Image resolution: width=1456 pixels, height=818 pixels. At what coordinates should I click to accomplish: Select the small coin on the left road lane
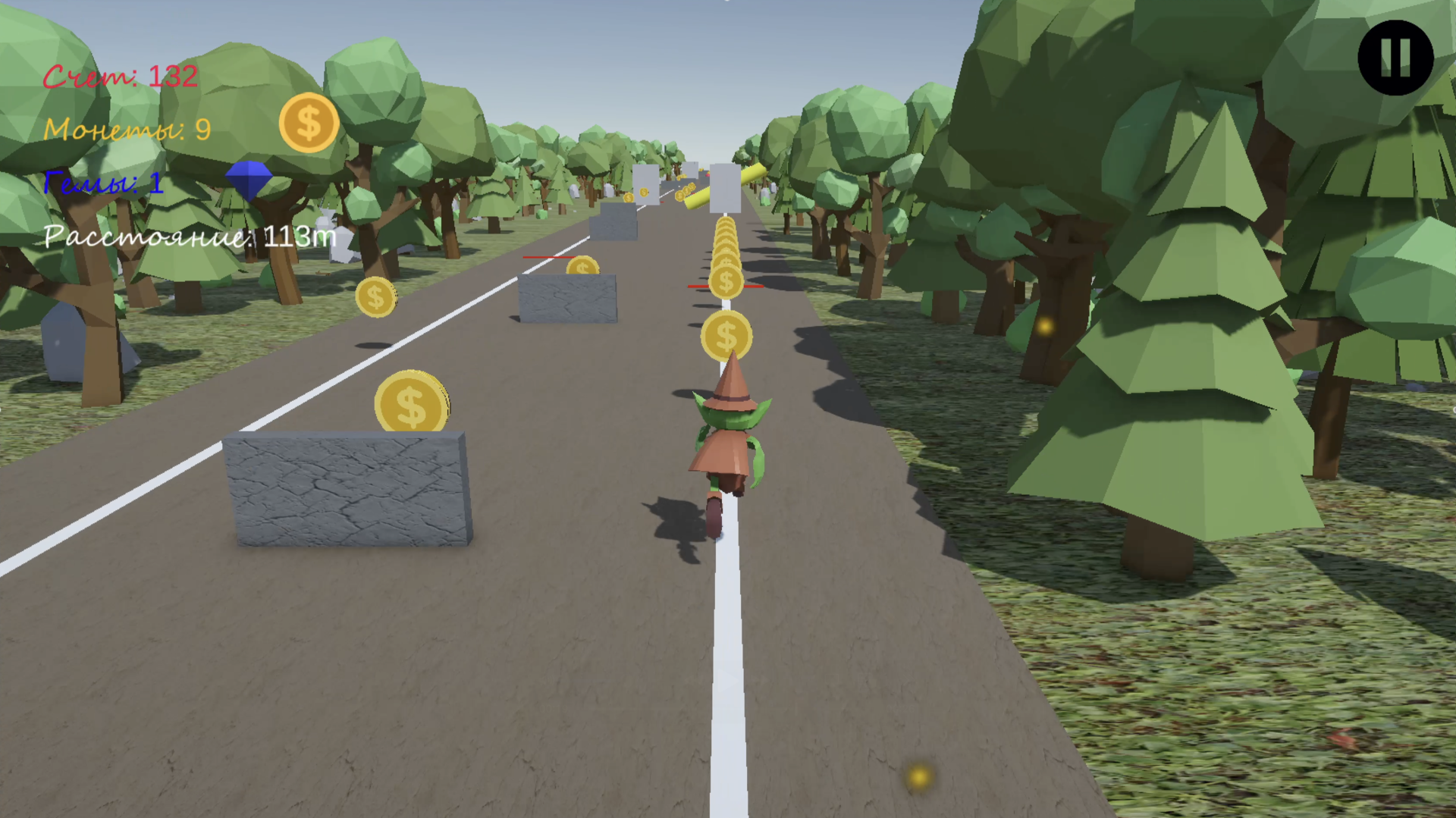pos(376,296)
